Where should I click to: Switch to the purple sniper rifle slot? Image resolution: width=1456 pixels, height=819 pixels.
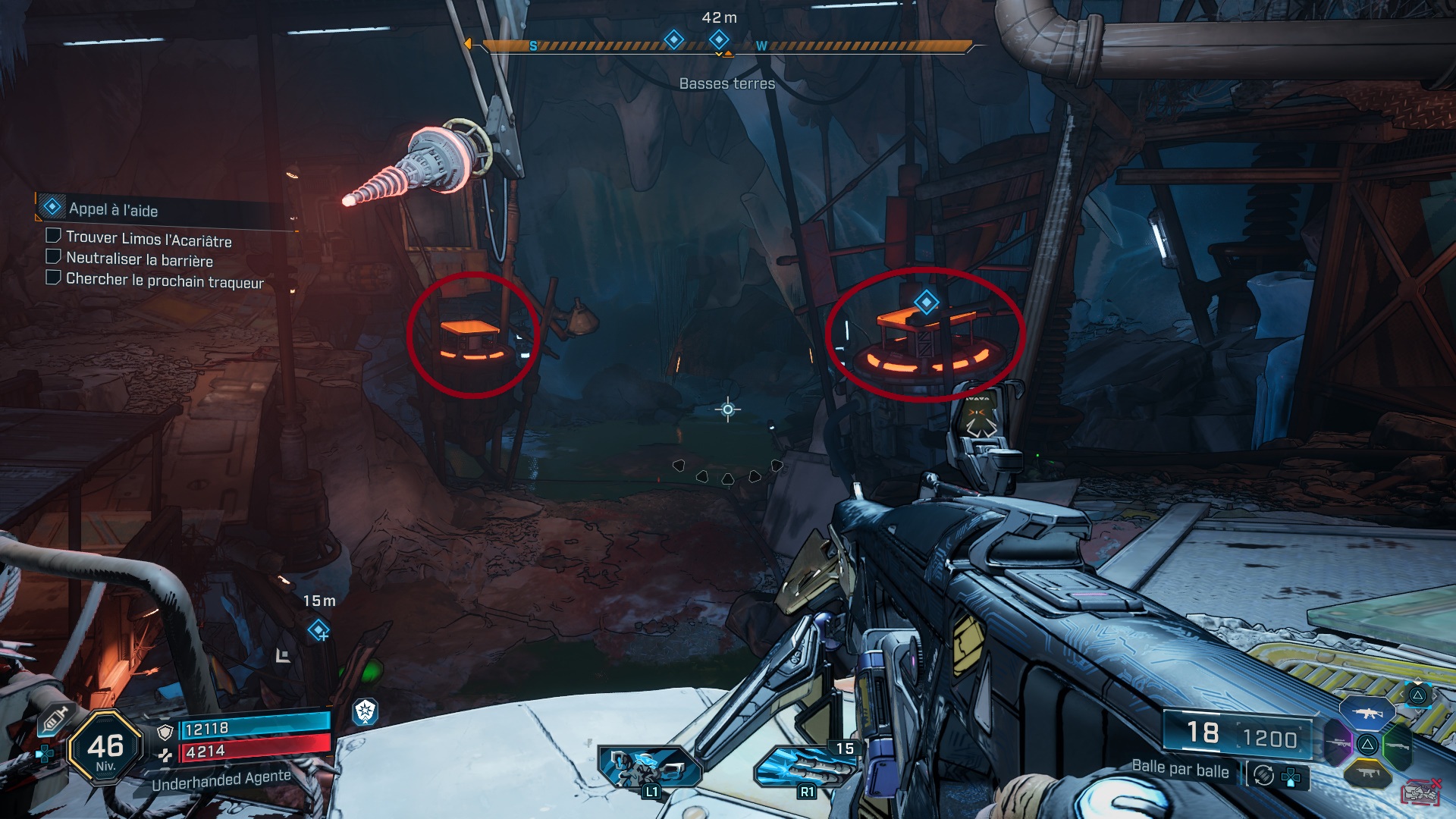tap(1338, 744)
